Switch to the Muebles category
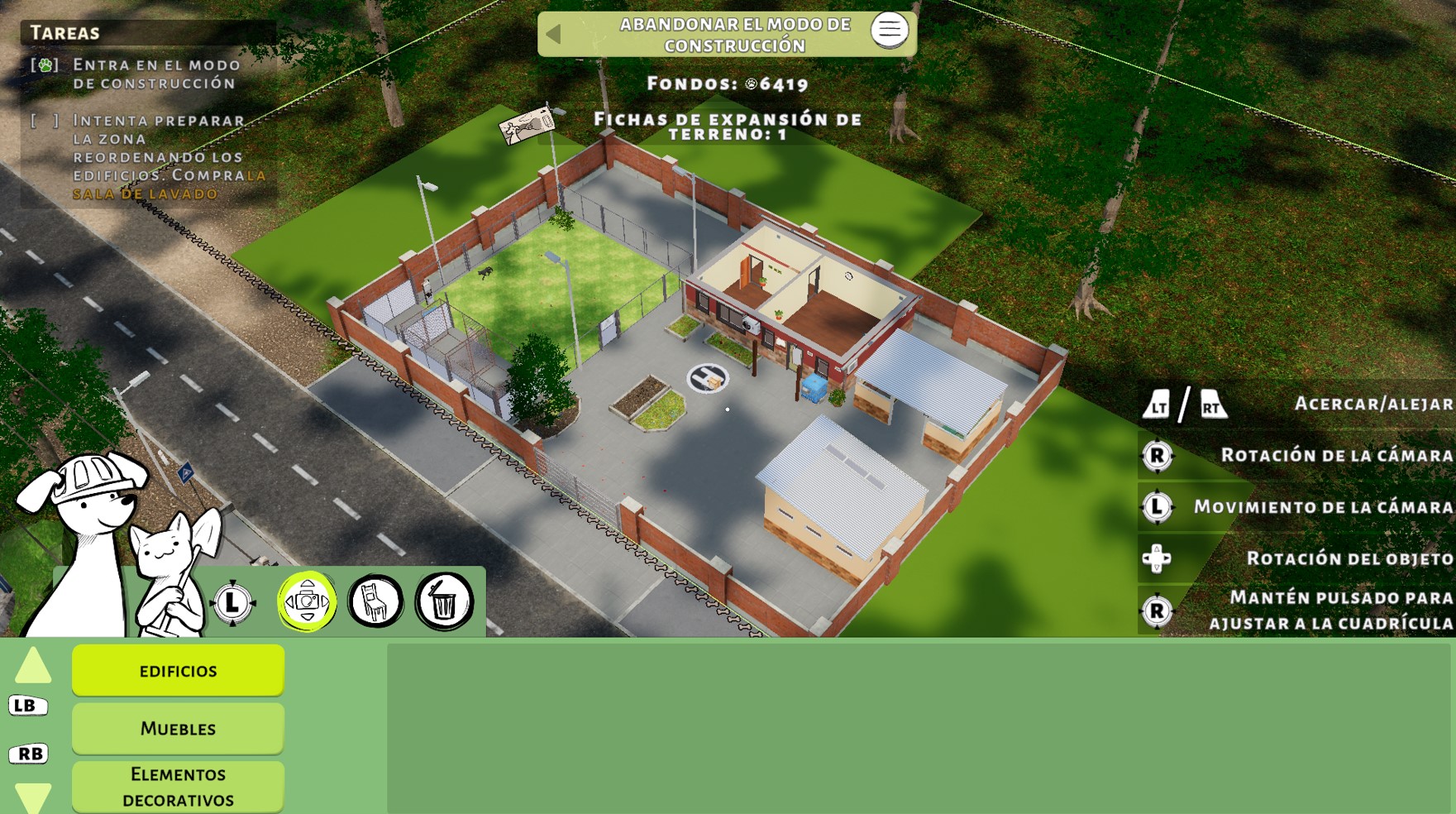The height and width of the screenshot is (814, 1456). tap(177, 729)
